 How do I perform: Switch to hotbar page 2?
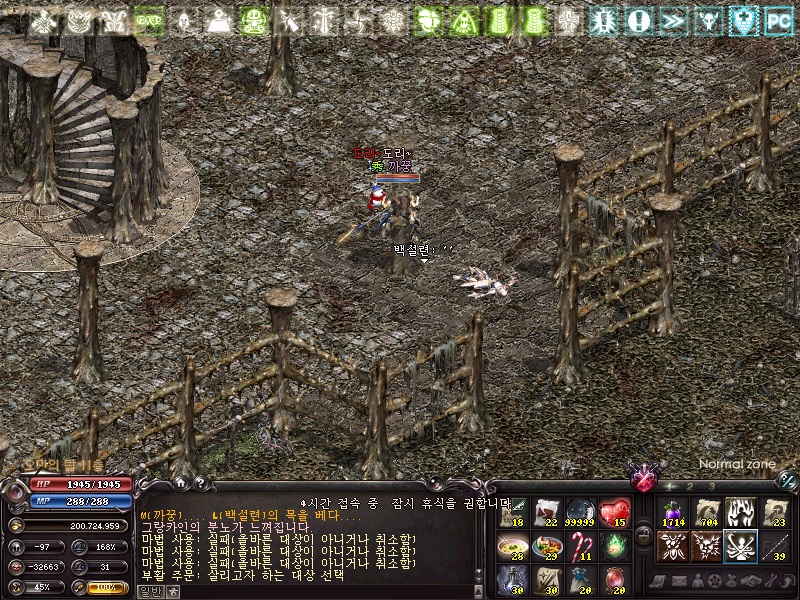click(691, 486)
